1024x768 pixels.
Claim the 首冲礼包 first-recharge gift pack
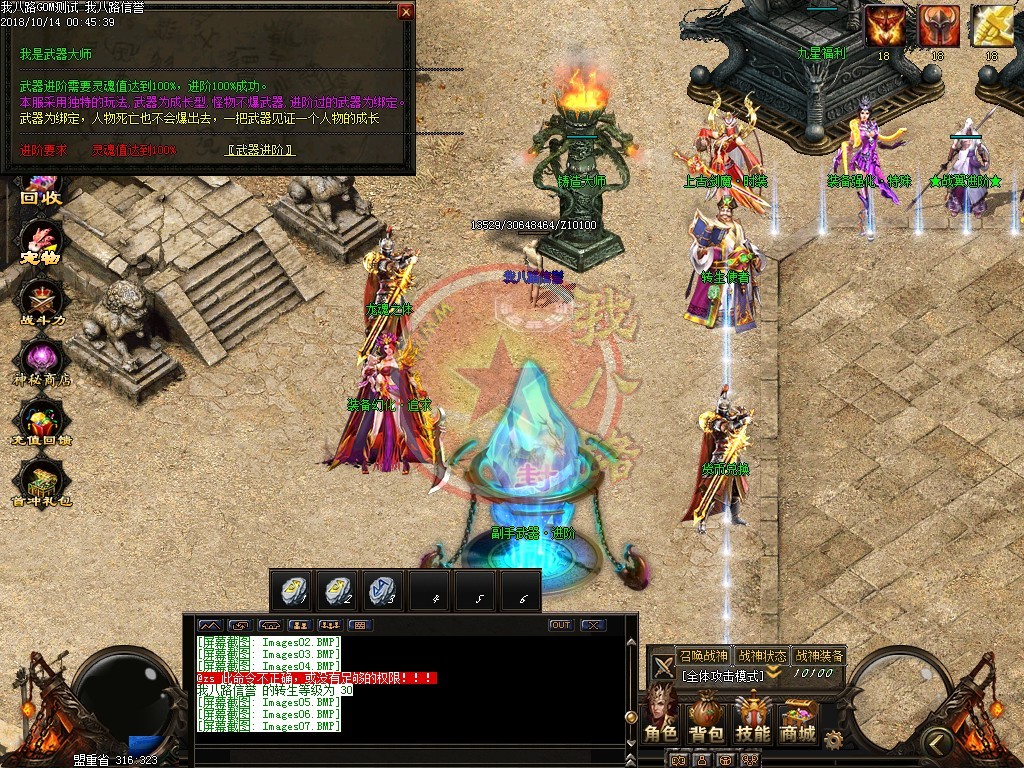tap(41, 485)
